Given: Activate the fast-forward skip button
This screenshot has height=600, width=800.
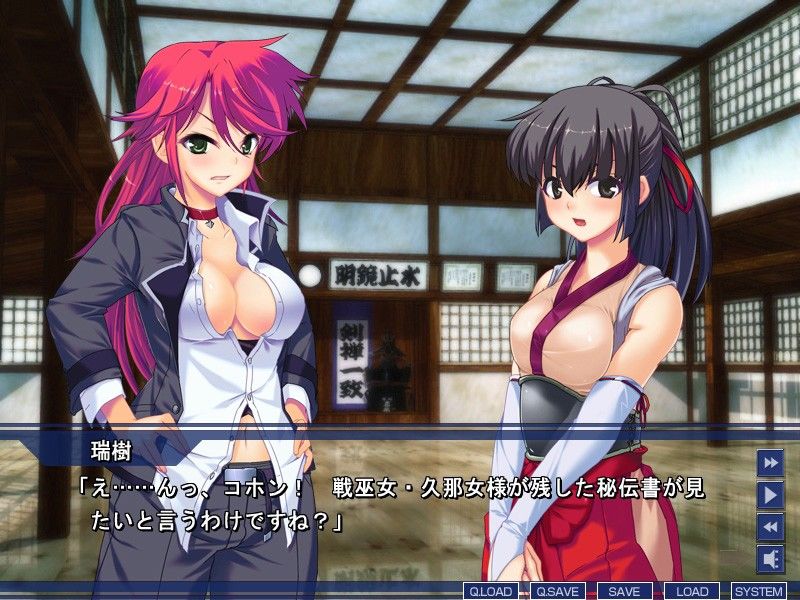Looking at the screenshot, I should 770,463.
